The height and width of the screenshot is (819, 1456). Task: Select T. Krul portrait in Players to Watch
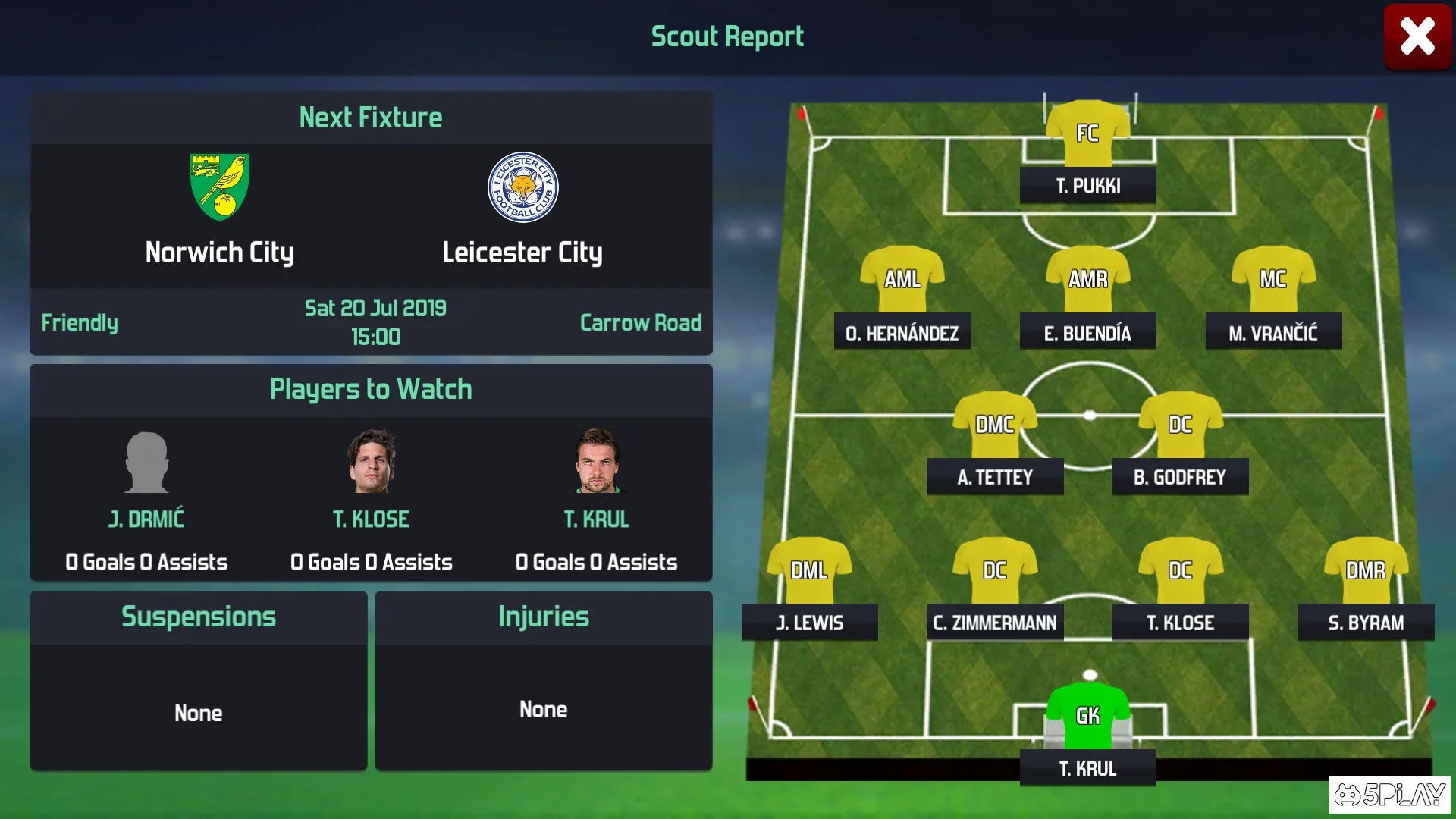[x=597, y=461]
